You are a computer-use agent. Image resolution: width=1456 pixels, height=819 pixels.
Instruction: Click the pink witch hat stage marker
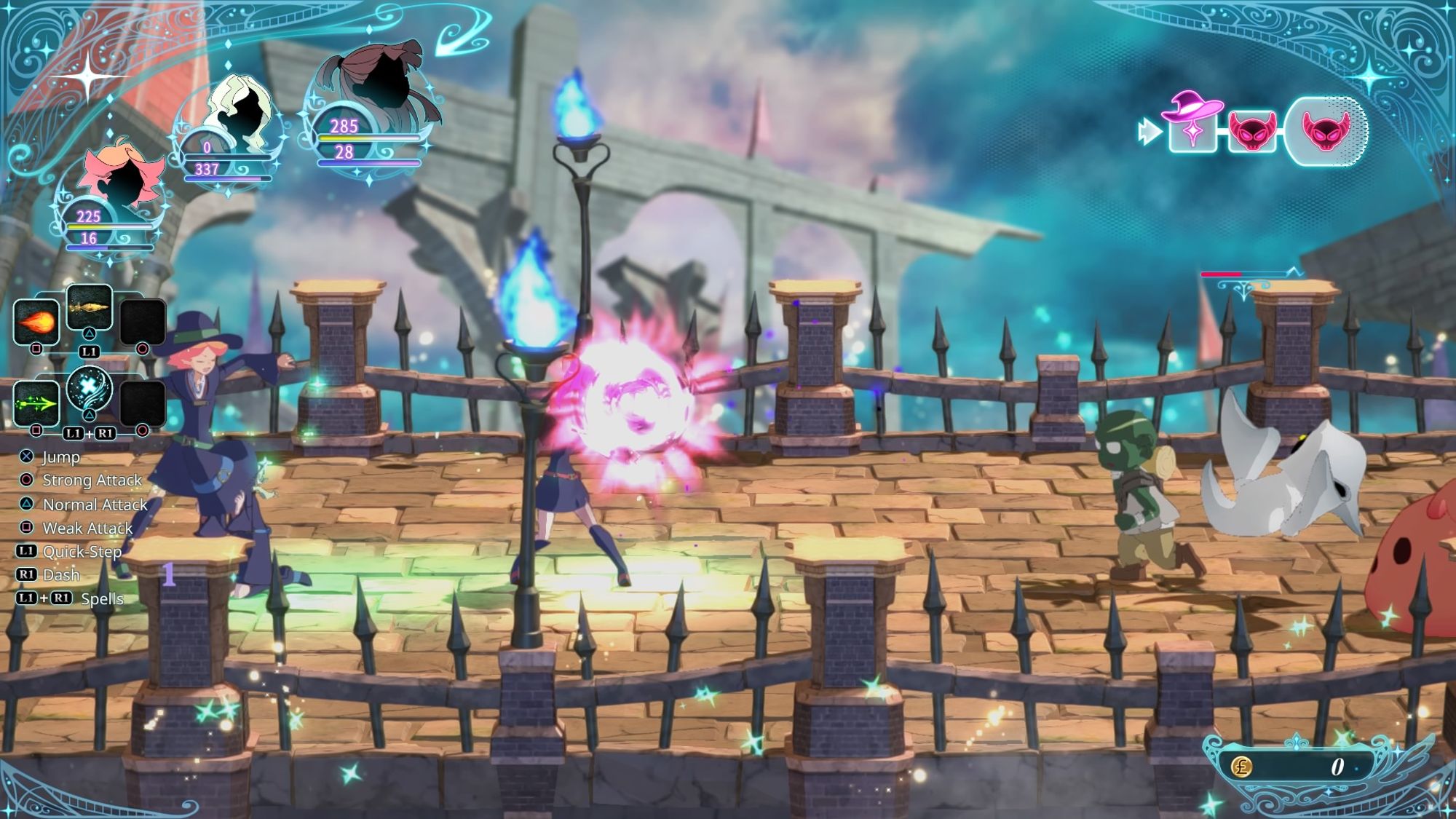[x=1192, y=124]
